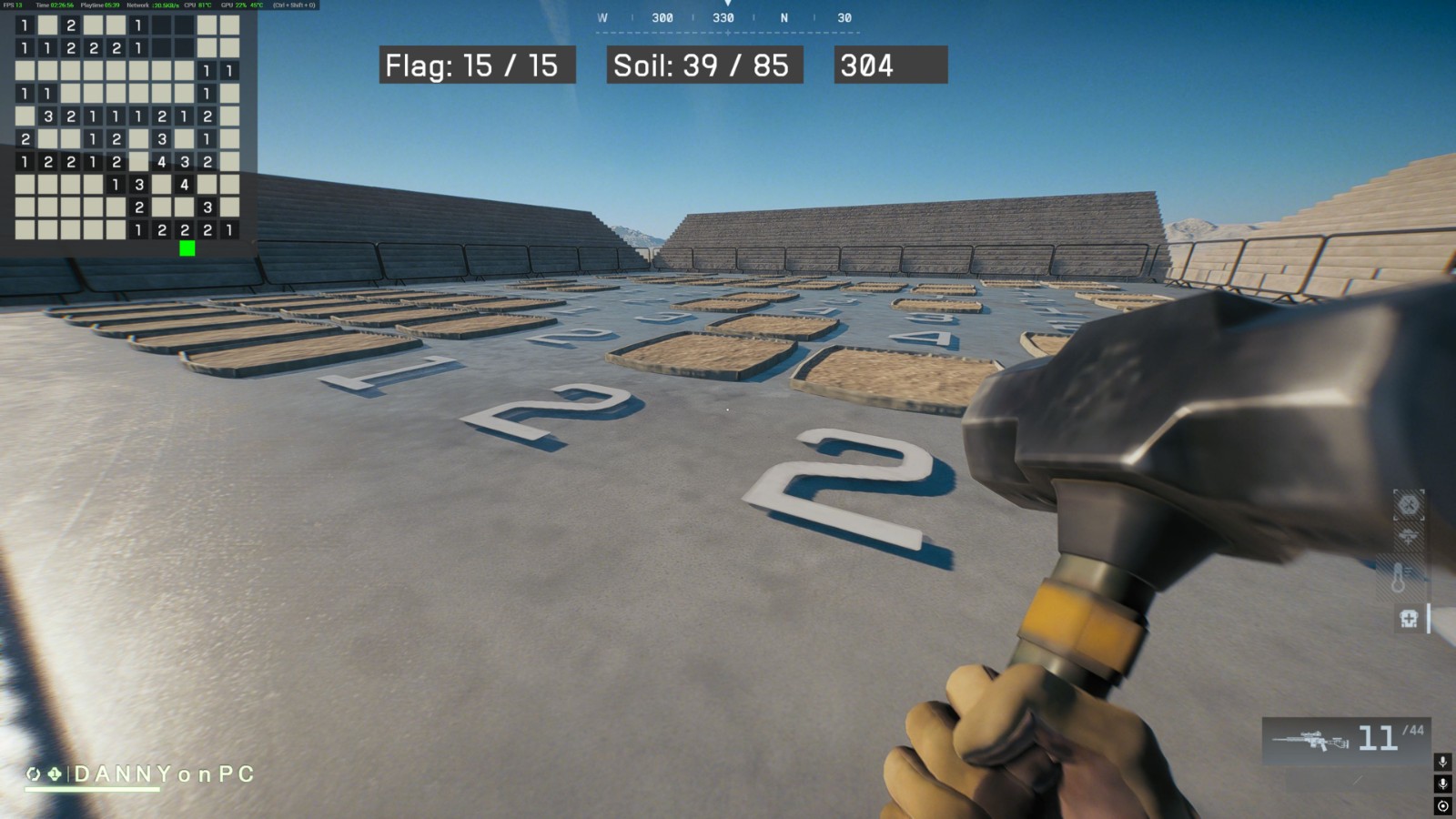Open the minesweeper board minimap
Image resolution: width=1456 pixels, height=819 pixels.
127,127
